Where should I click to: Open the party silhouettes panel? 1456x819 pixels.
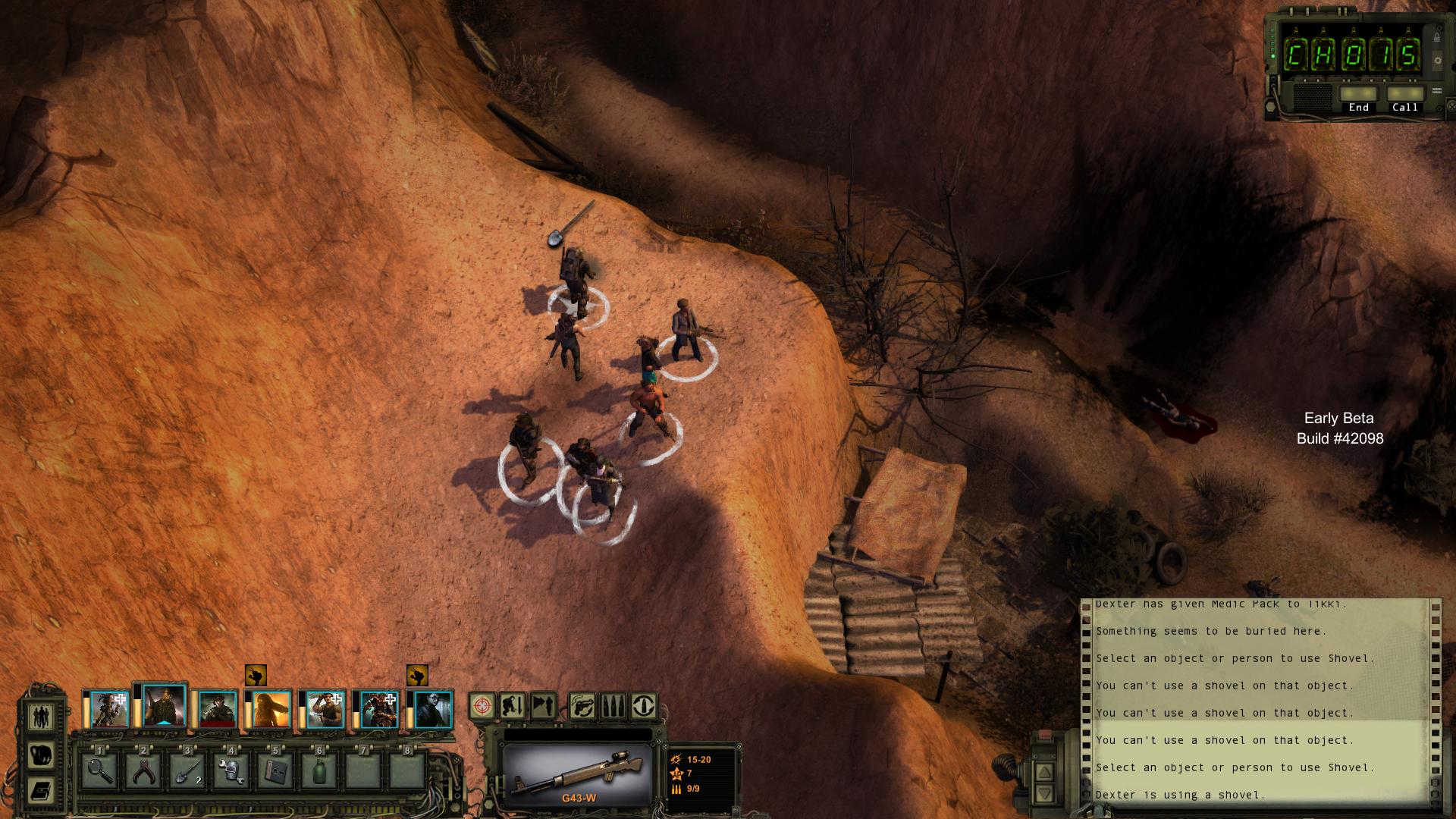42,716
